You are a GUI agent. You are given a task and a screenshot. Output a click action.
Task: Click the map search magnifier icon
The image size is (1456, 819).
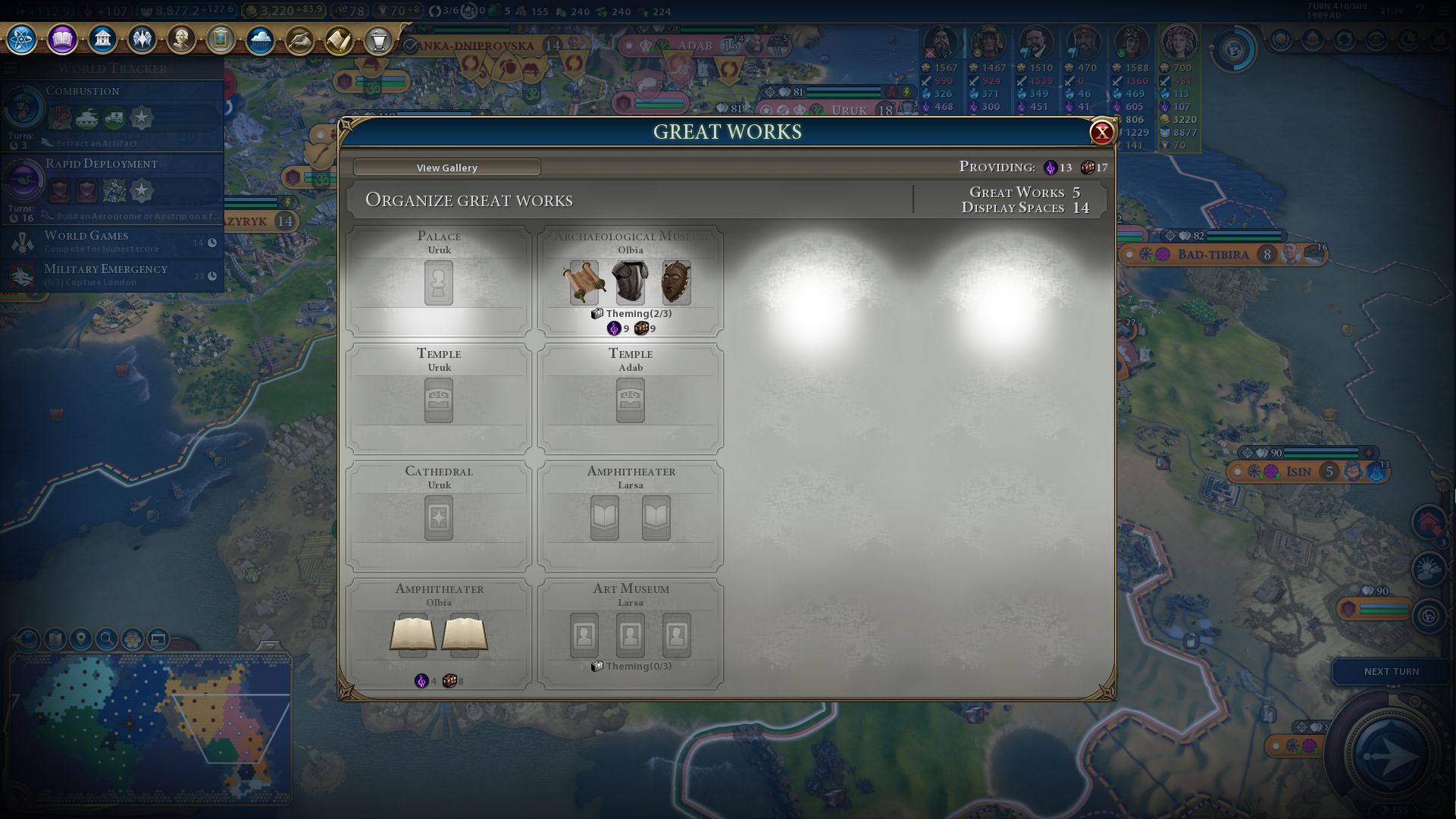tap(107, 639)
